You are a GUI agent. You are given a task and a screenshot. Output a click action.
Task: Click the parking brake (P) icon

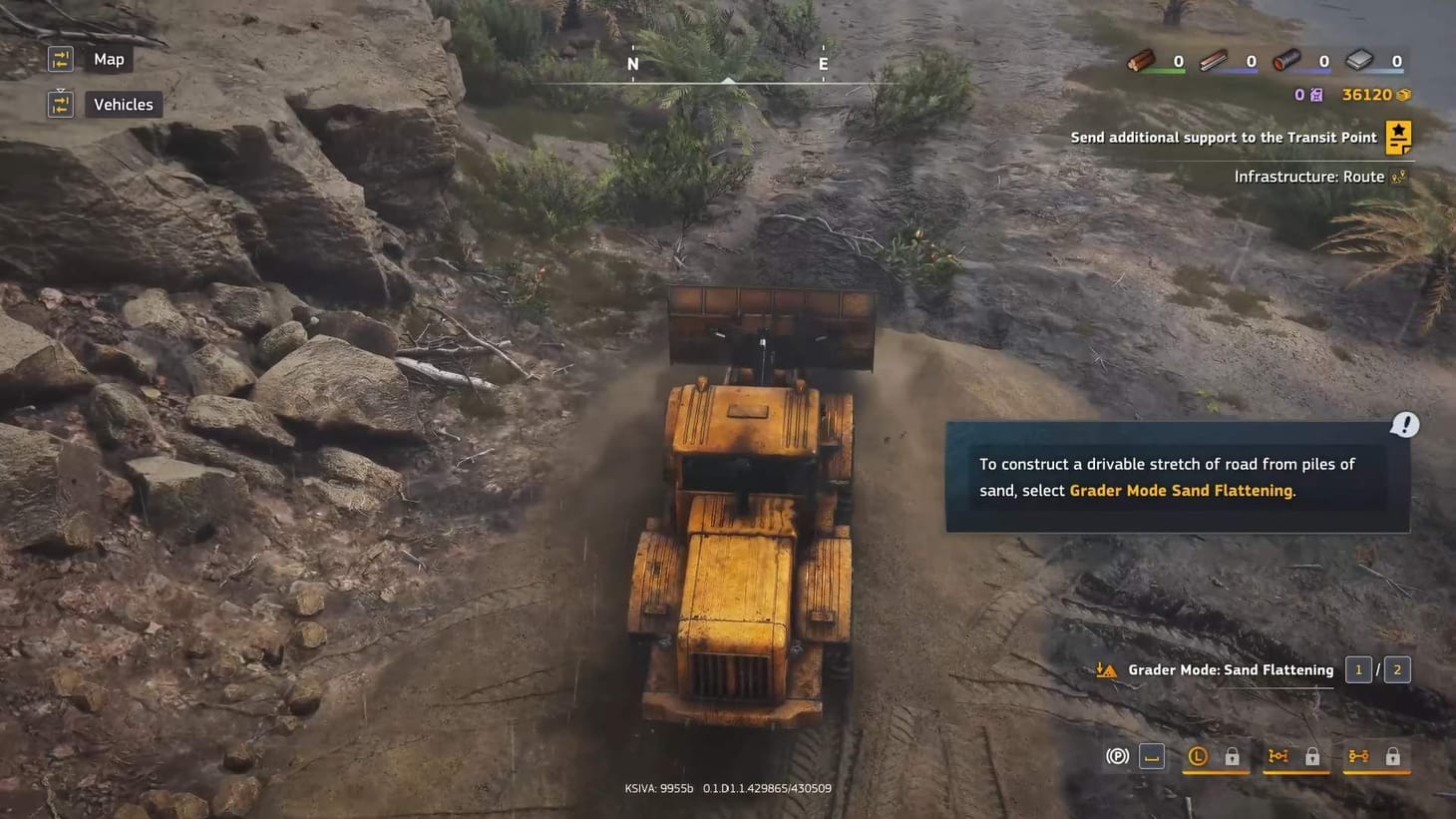[1117, 755]
